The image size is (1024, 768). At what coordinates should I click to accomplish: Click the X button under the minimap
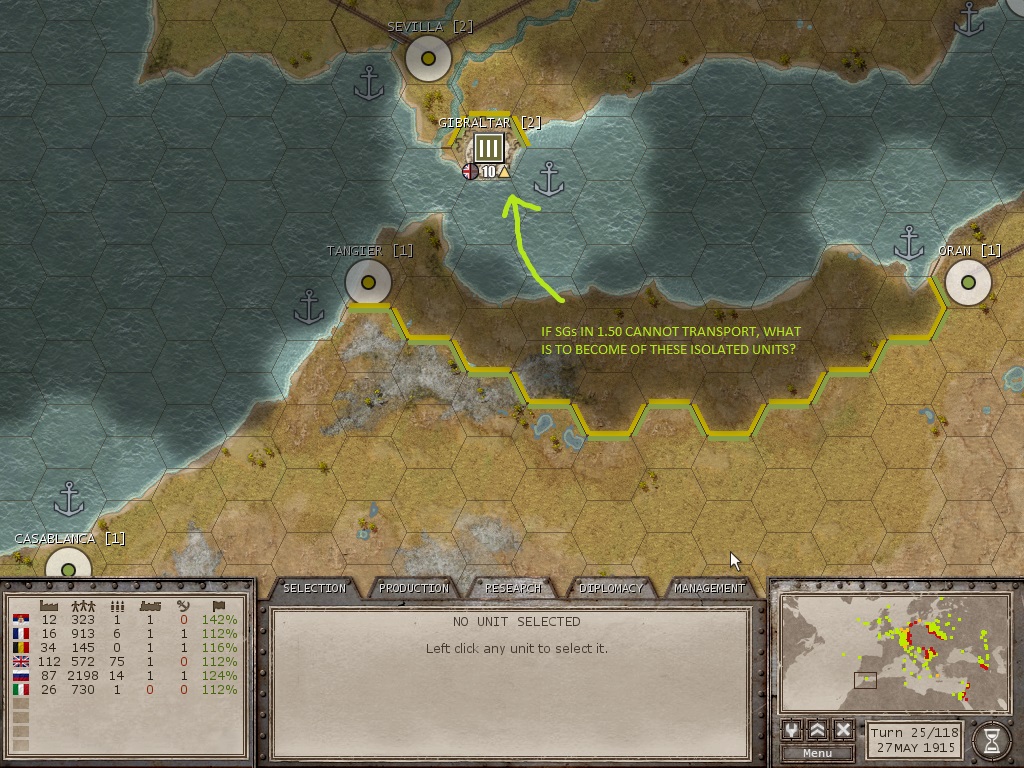pyautogui.click(x=843, y=730)
